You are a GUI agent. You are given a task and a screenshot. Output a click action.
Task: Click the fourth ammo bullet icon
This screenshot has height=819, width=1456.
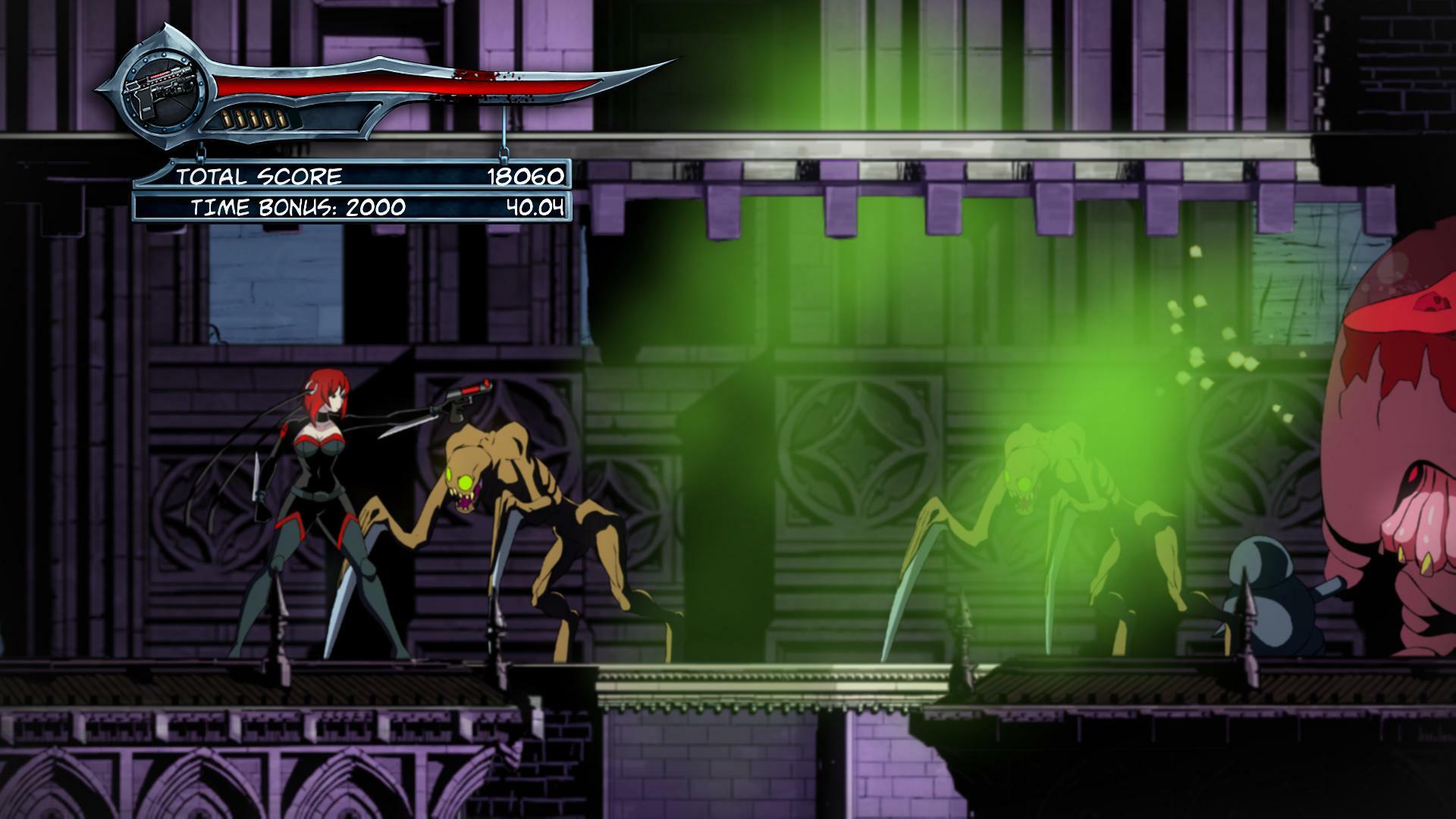pyautogui.click(x=268, y=118)
